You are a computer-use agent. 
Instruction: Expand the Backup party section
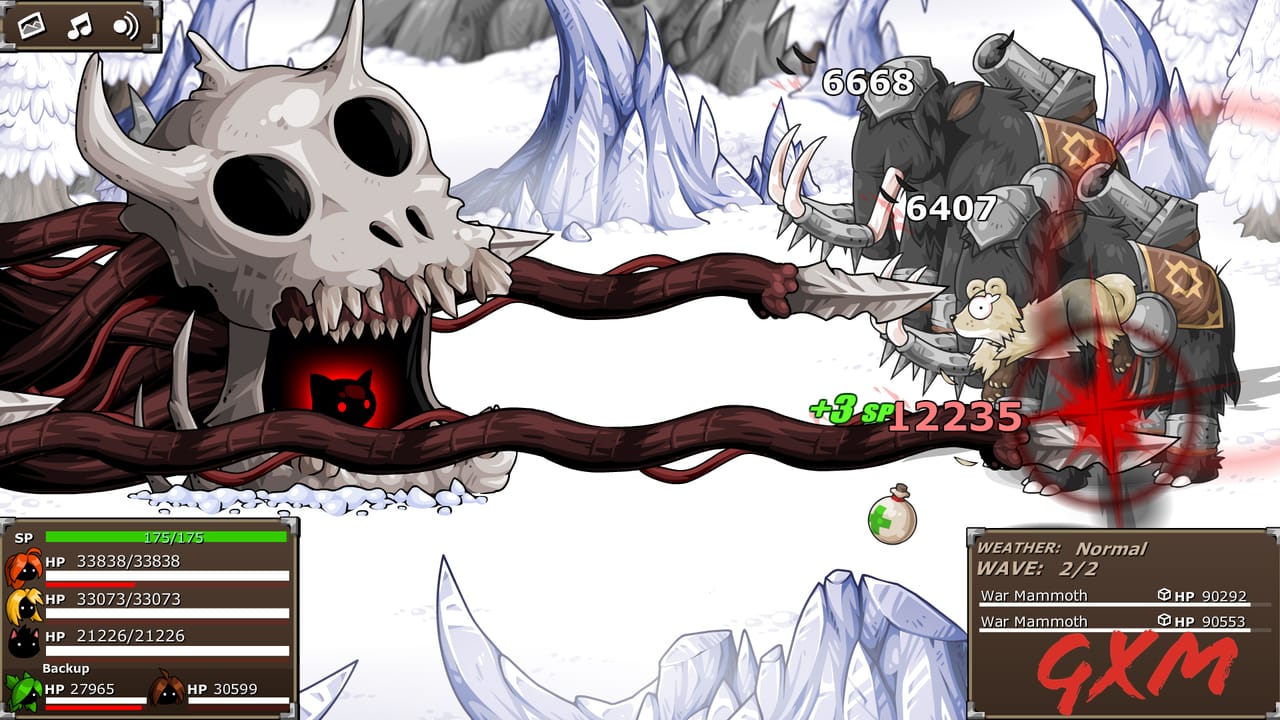(x=66, y=668)
